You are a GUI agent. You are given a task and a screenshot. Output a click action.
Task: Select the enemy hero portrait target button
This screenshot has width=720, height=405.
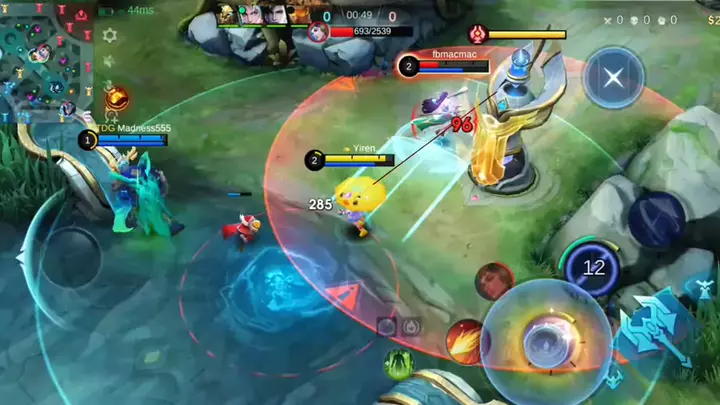tap(494, 282)
